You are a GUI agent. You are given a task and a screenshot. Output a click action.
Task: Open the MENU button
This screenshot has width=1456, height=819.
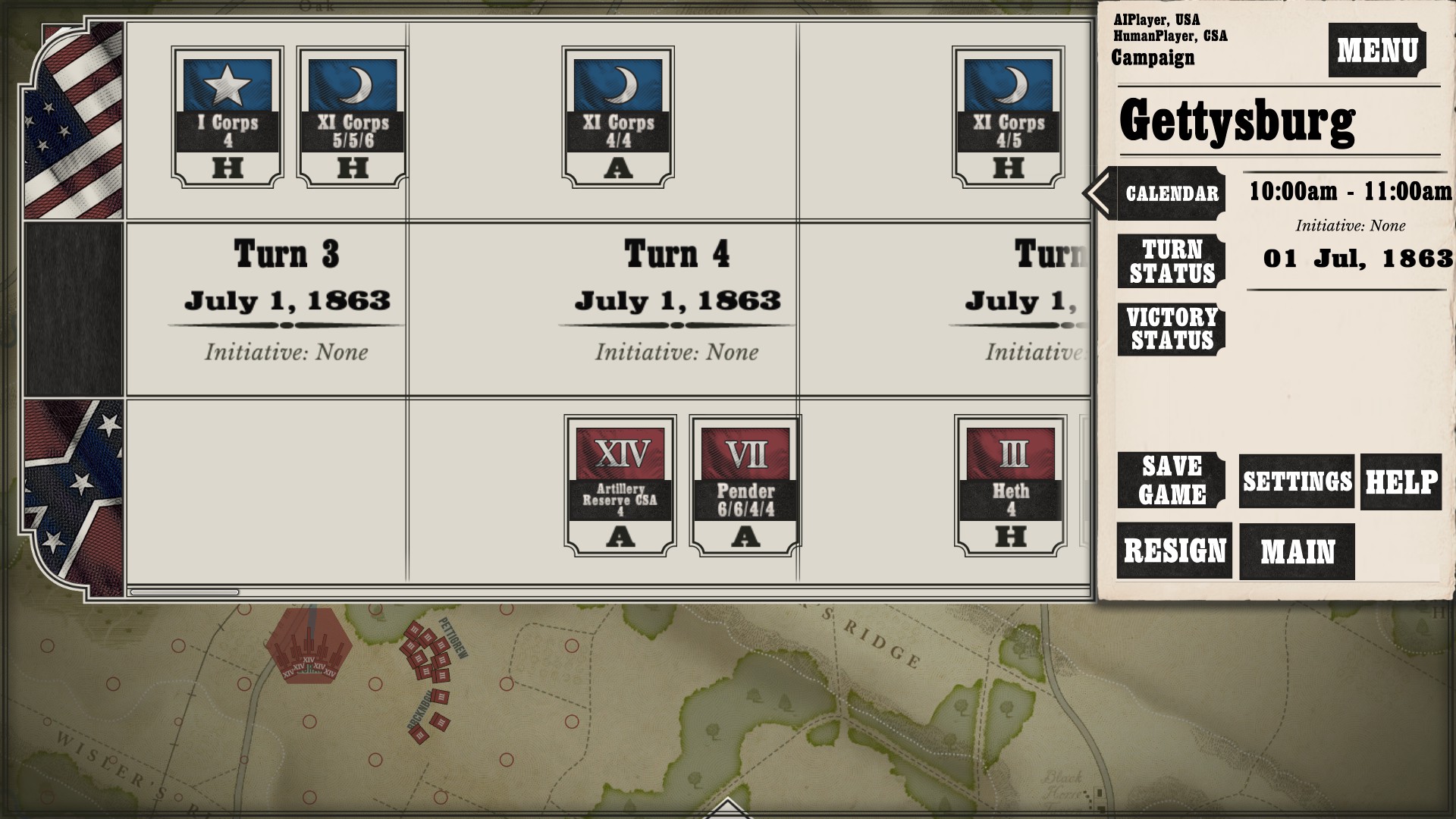(1376, 50)
